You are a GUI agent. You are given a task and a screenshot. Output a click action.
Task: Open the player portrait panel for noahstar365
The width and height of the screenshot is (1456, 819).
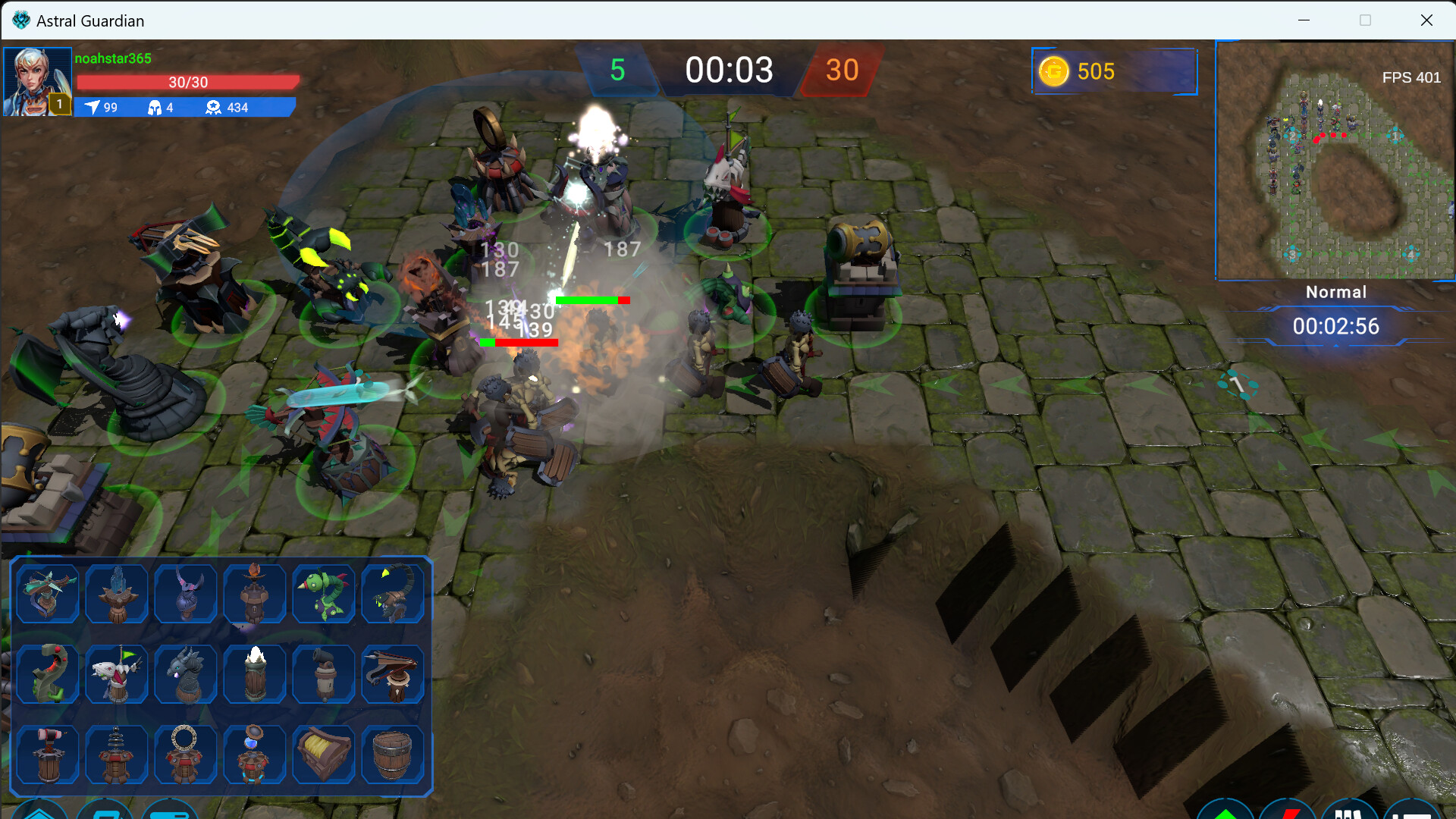coord(37,80)
